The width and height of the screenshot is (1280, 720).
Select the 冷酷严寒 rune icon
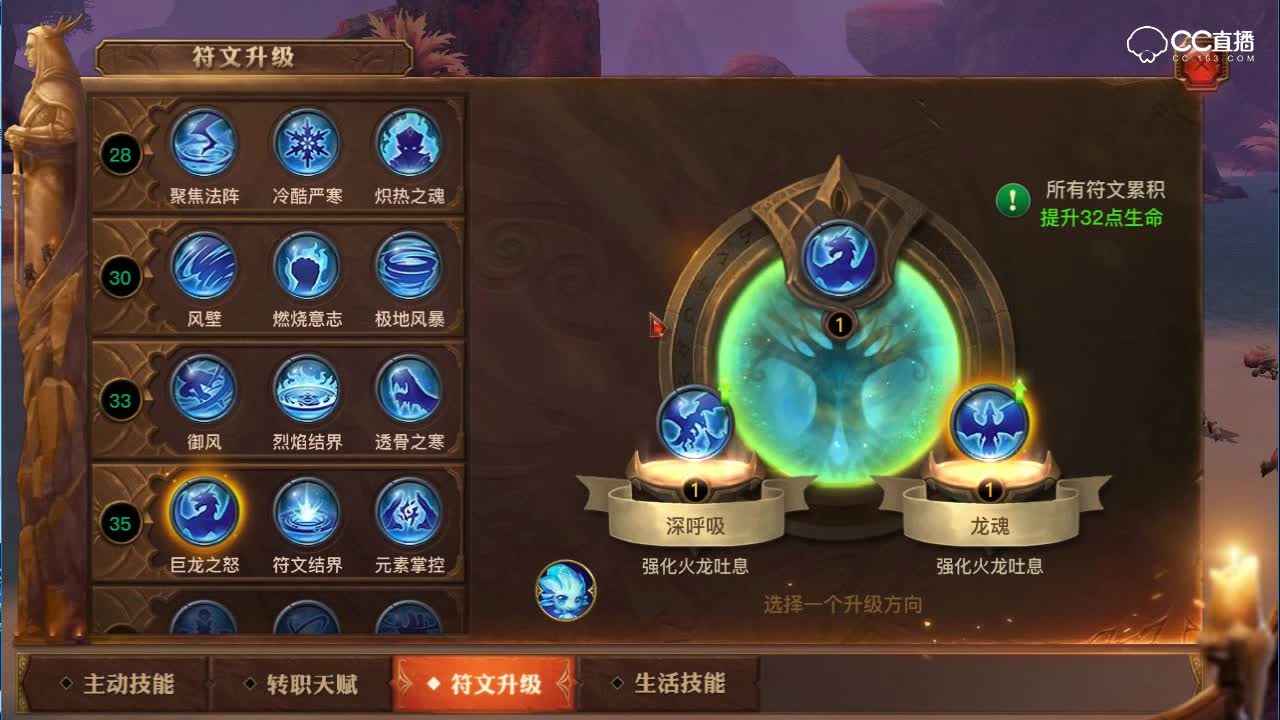307,143
